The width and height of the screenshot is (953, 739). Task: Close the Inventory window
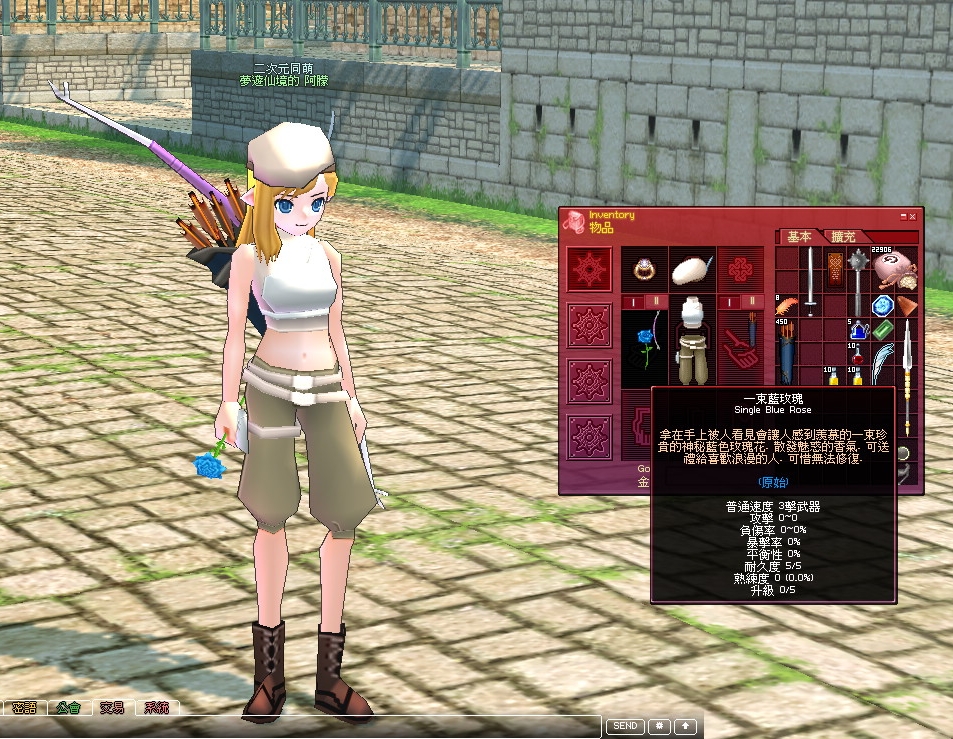pos(912,216)
